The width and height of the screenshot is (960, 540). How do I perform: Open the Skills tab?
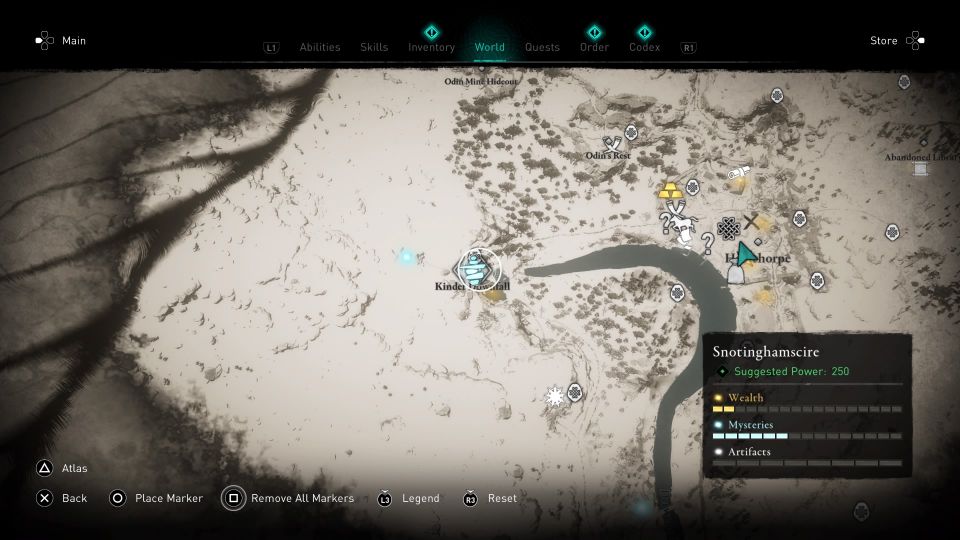(374, 47)
